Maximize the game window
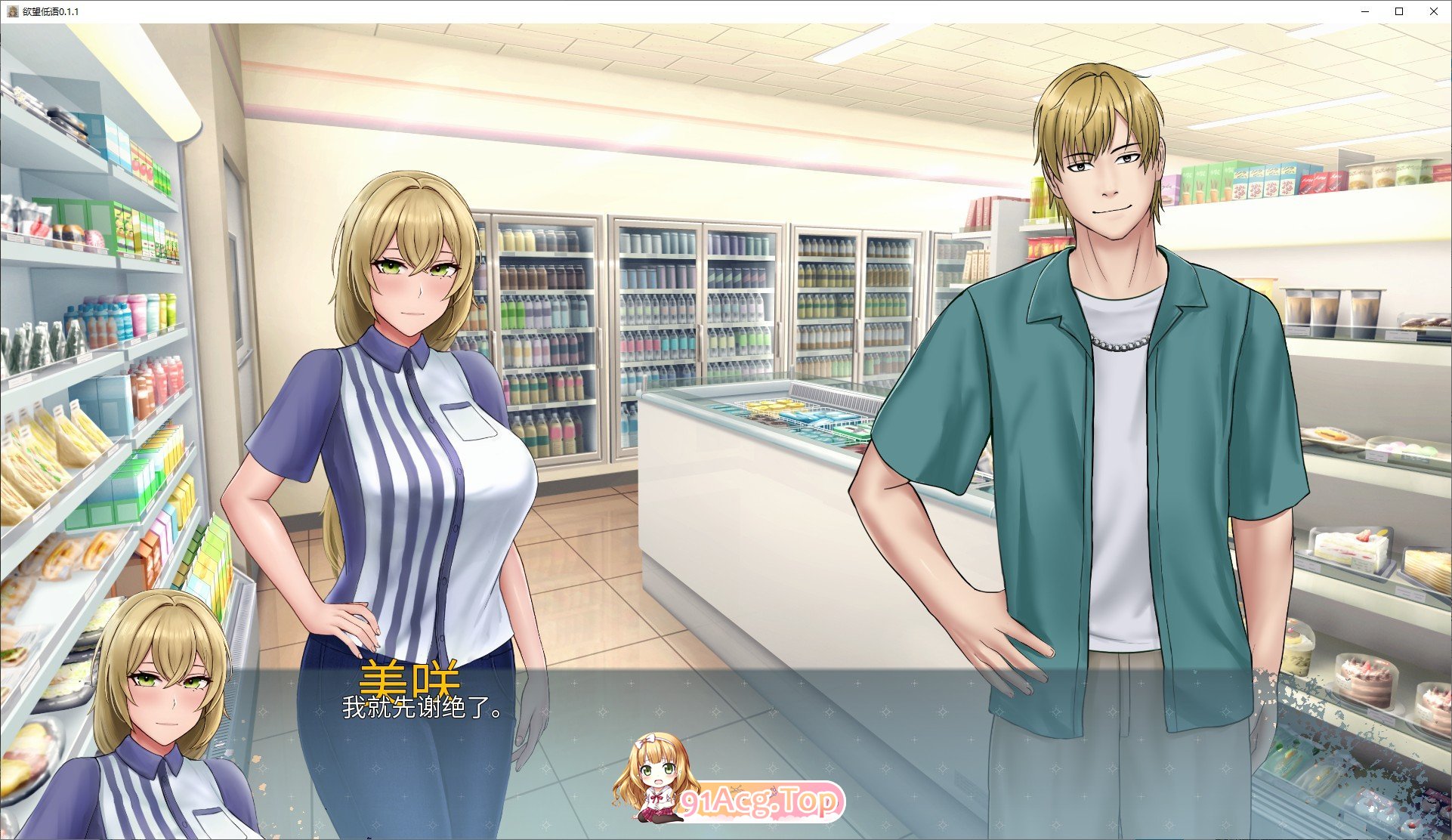This screenshot has height=840, width=1452. coord(1398,11)
